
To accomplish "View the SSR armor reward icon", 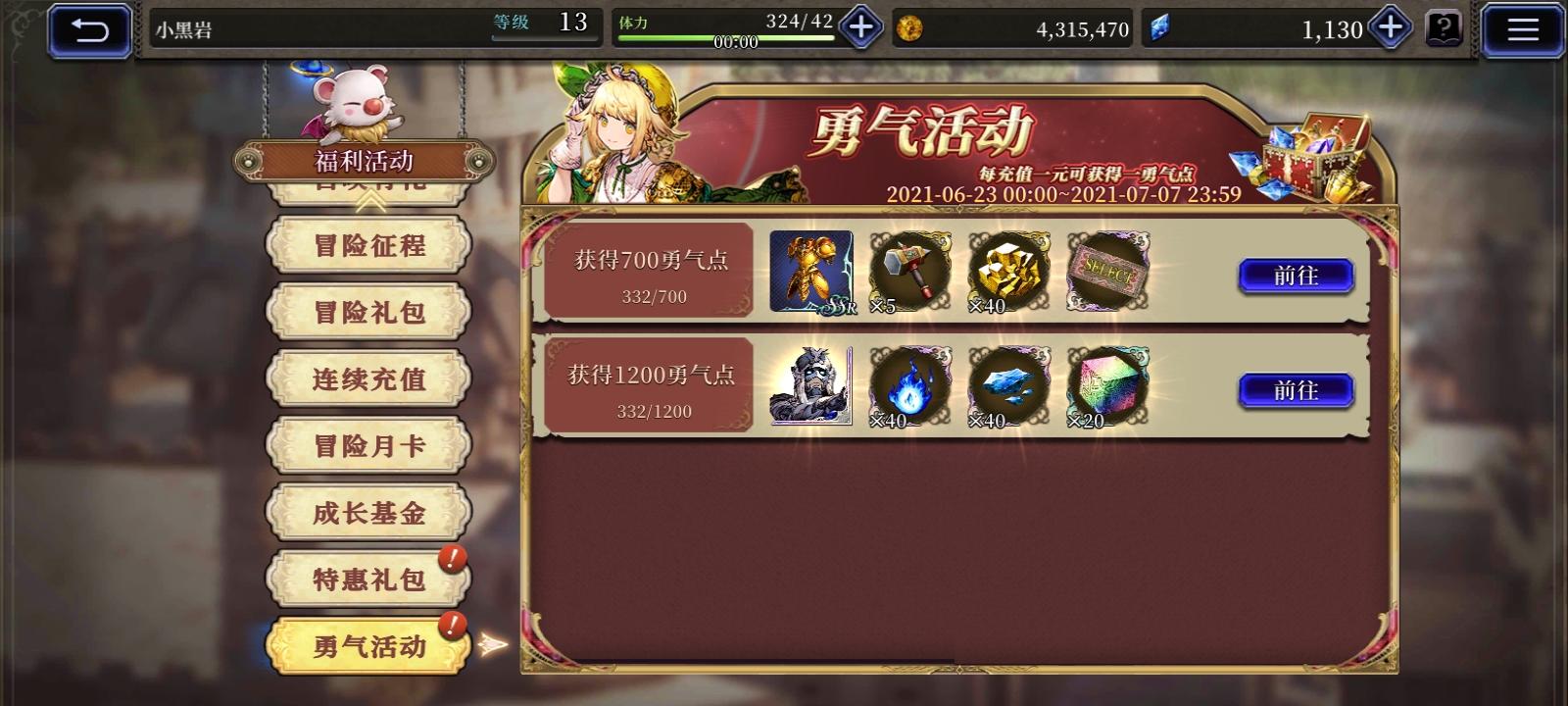I will tap(811, 271).
